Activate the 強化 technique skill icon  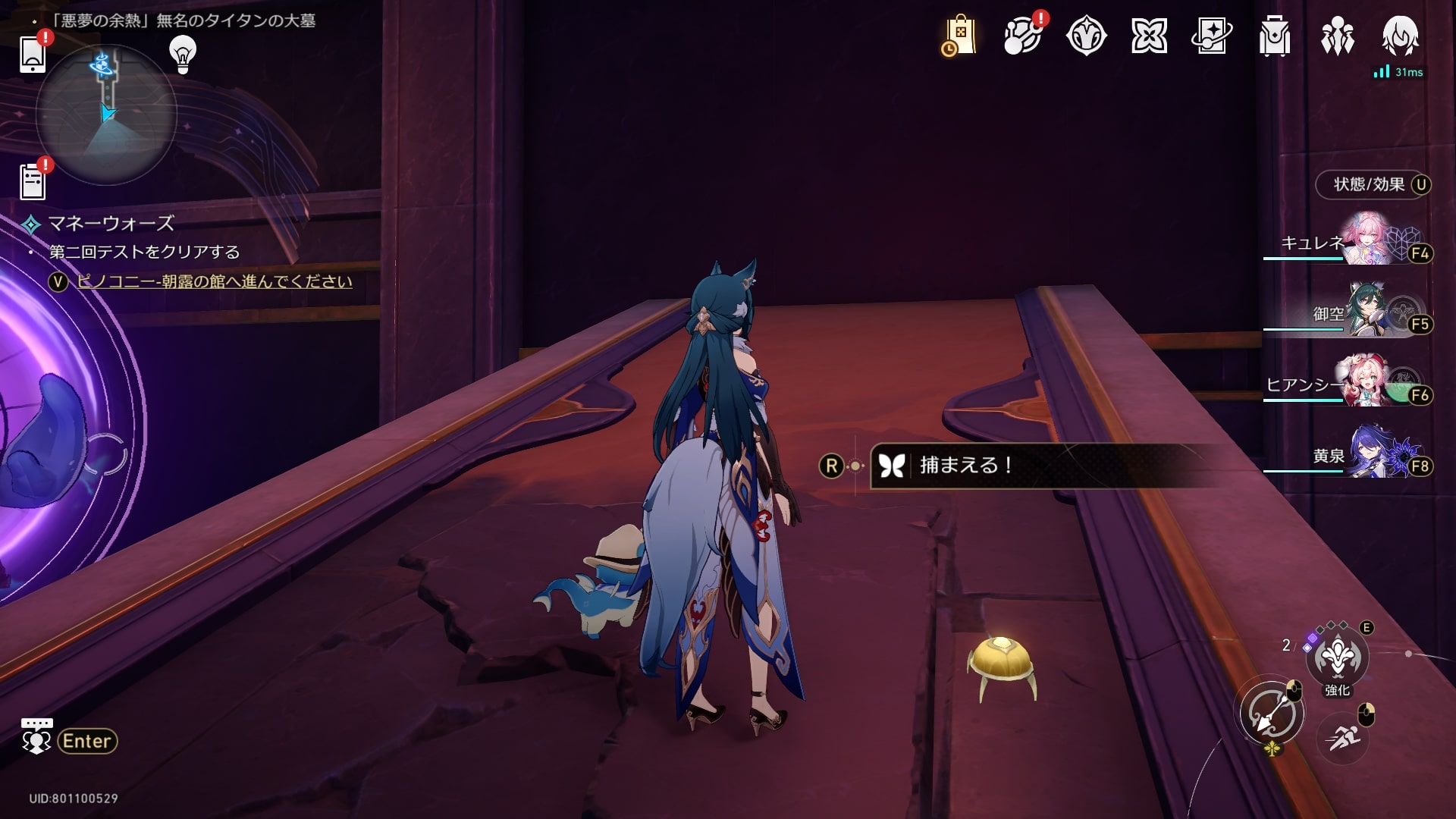click(1337, 657)
